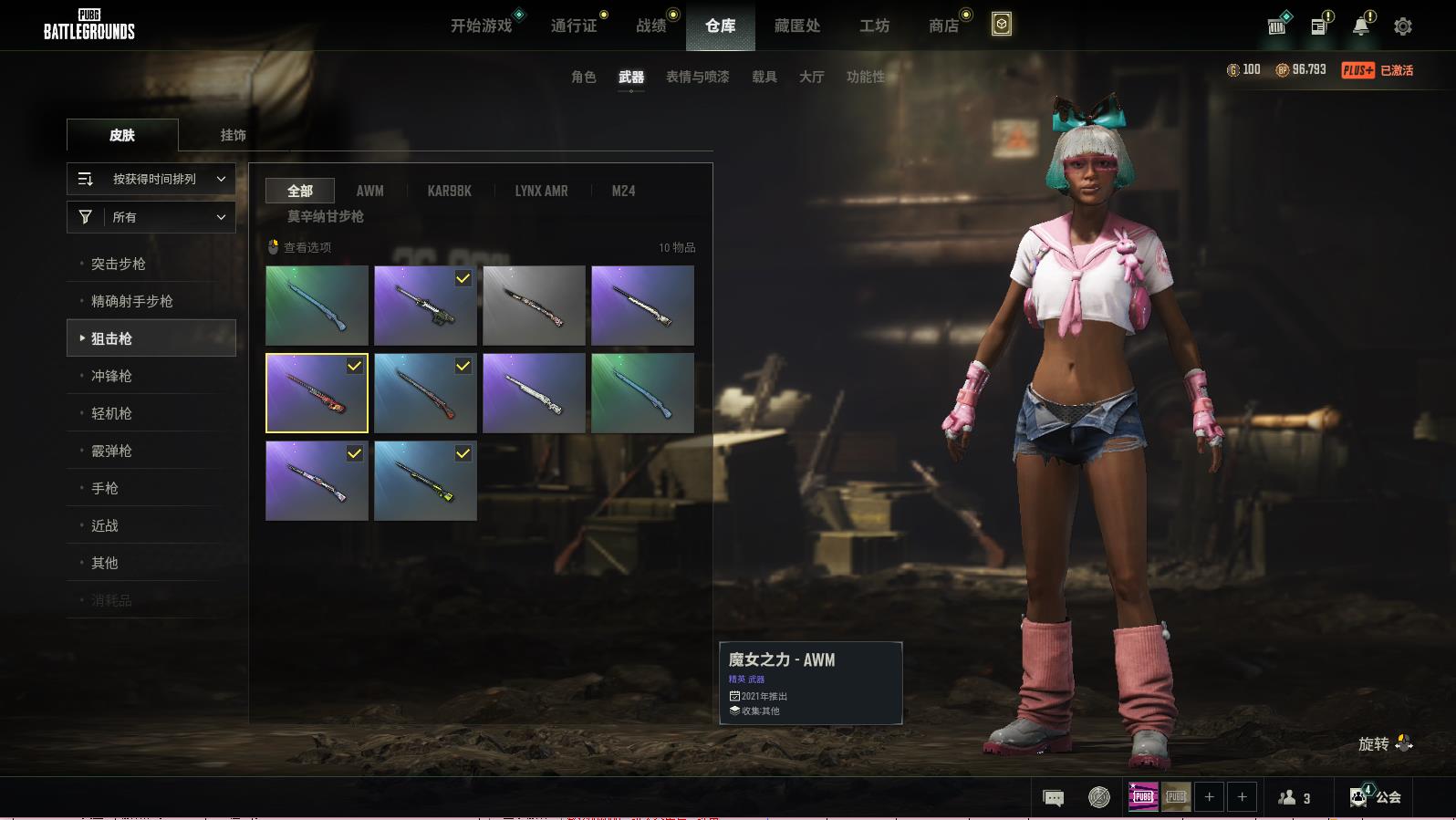
Task: Switch to the 挂饰 charms tab
Action: point(233,135)
